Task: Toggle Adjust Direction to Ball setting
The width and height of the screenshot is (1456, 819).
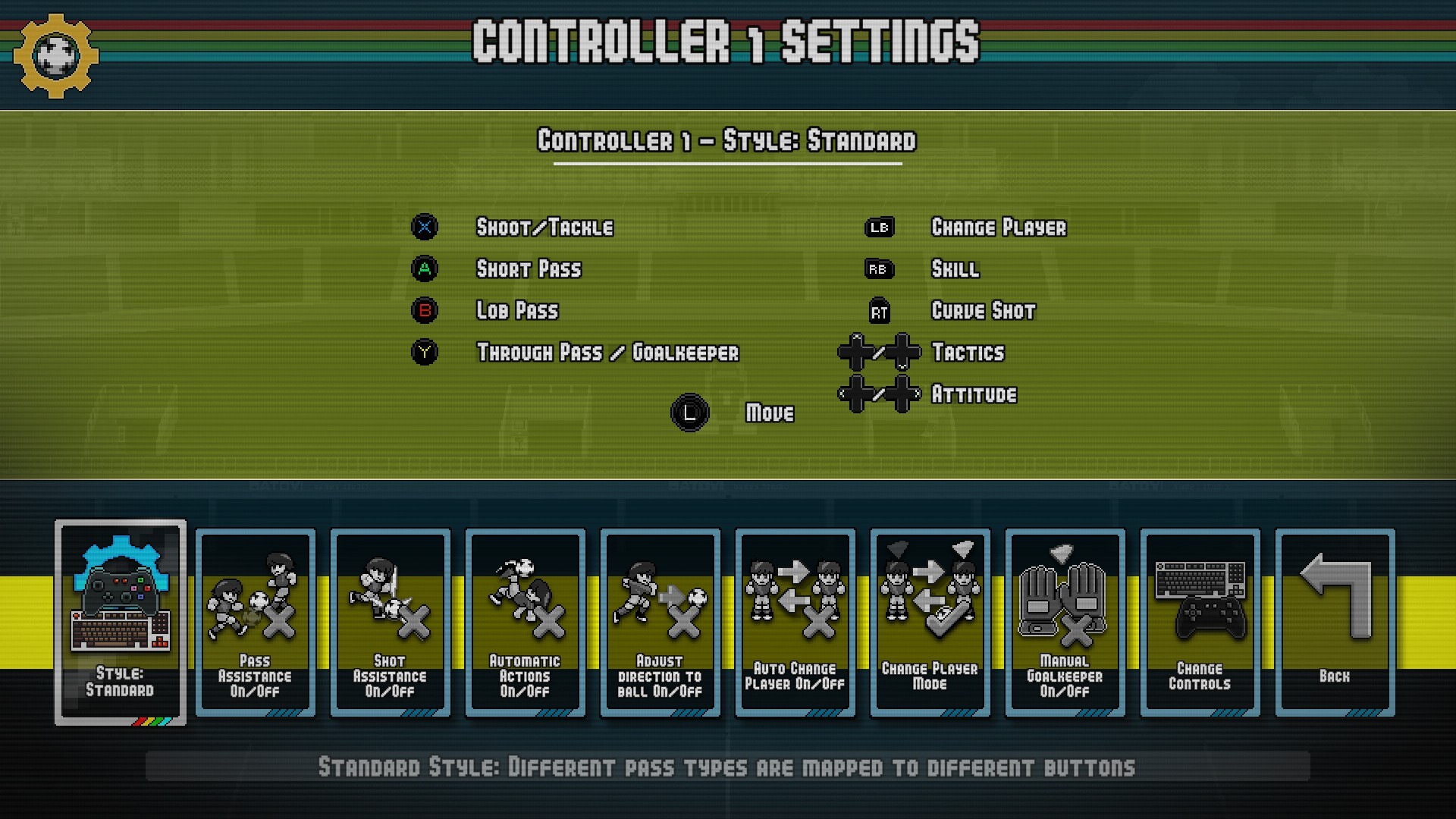Action: 661,622
